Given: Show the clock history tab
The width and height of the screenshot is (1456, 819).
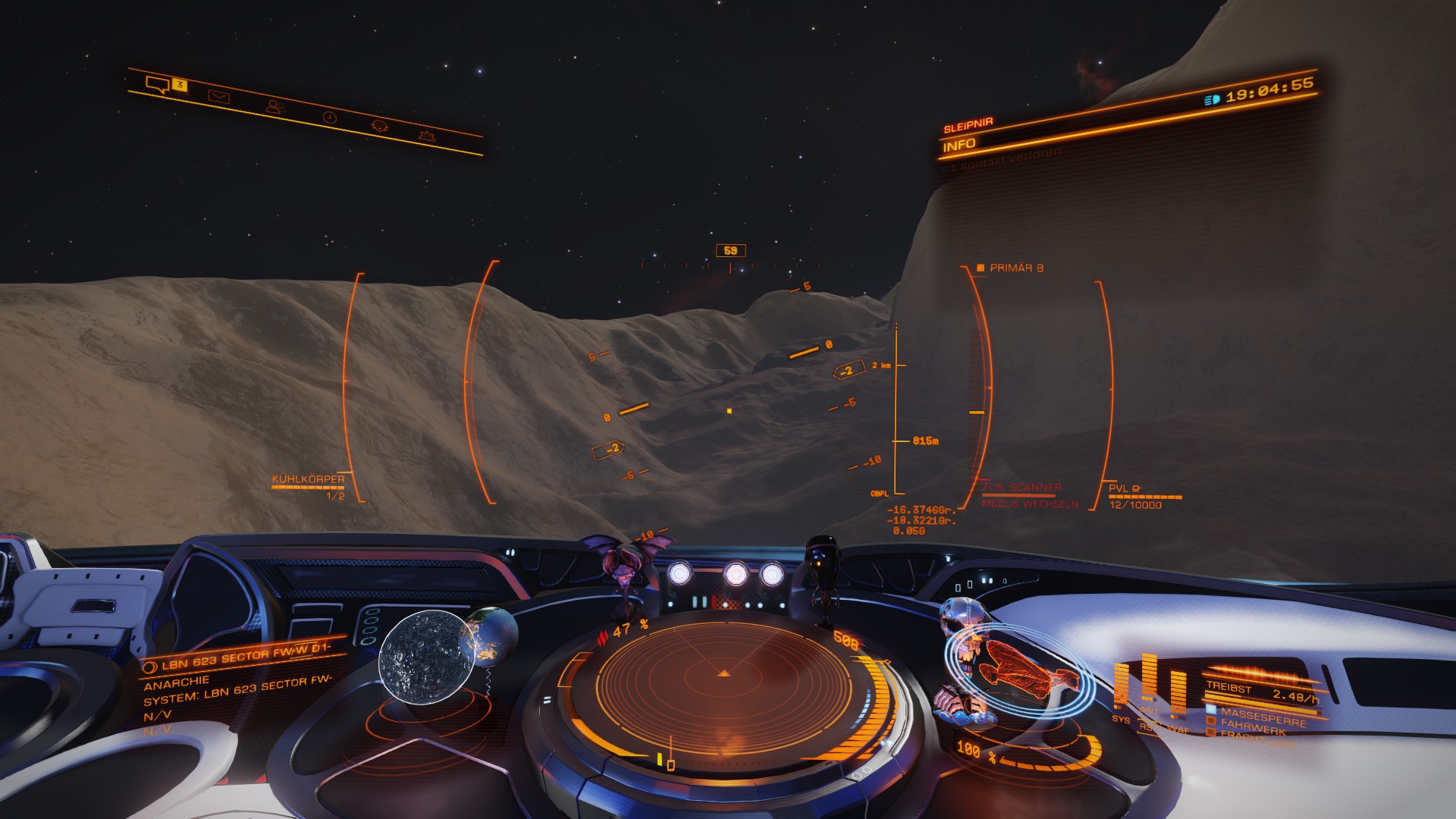Looking at the screenshot, I should click(x=329, y=117).
